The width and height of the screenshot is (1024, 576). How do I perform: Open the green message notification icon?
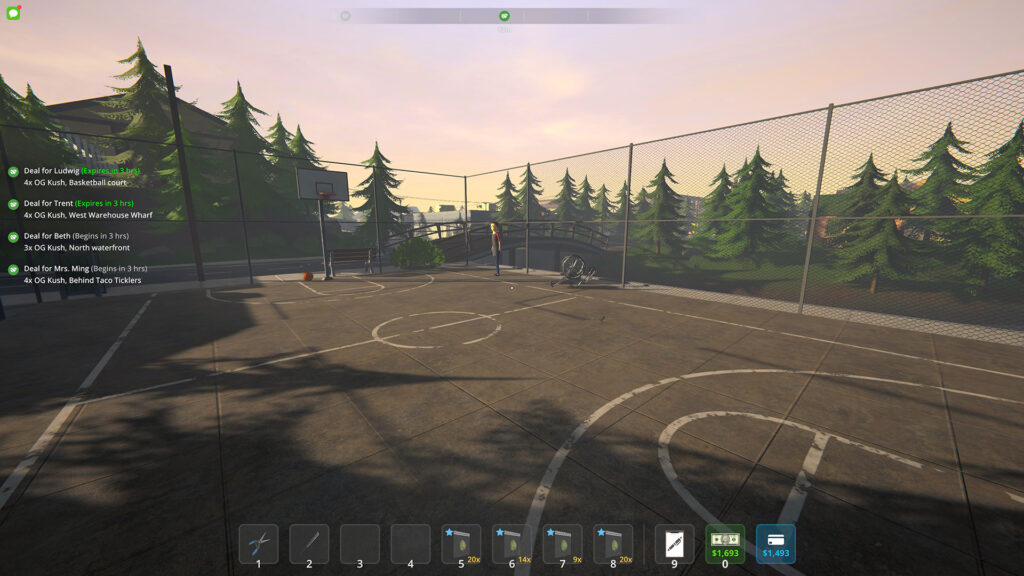pos(13,13)
